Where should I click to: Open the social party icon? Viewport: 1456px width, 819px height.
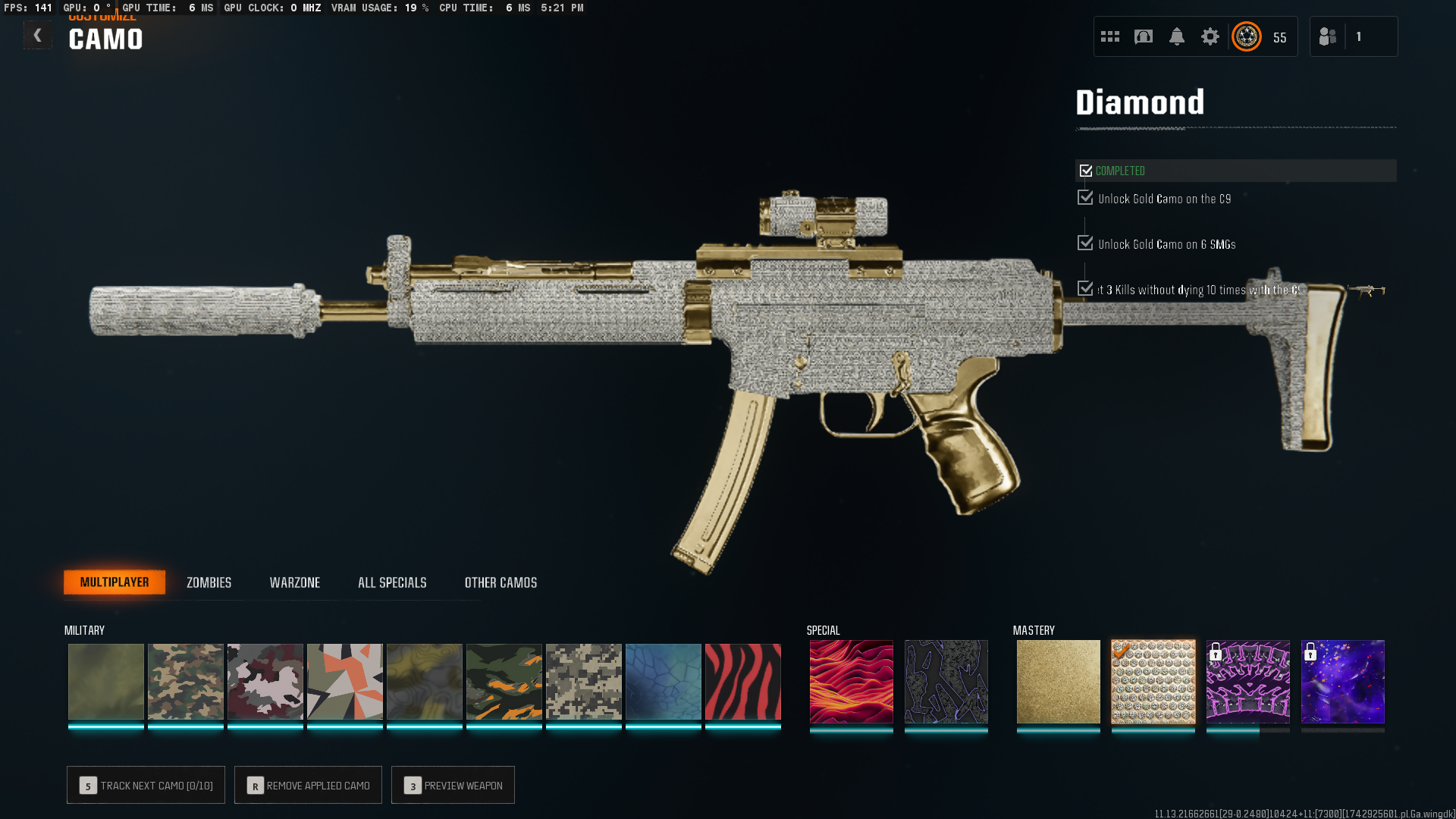(x=1327, y=36)
